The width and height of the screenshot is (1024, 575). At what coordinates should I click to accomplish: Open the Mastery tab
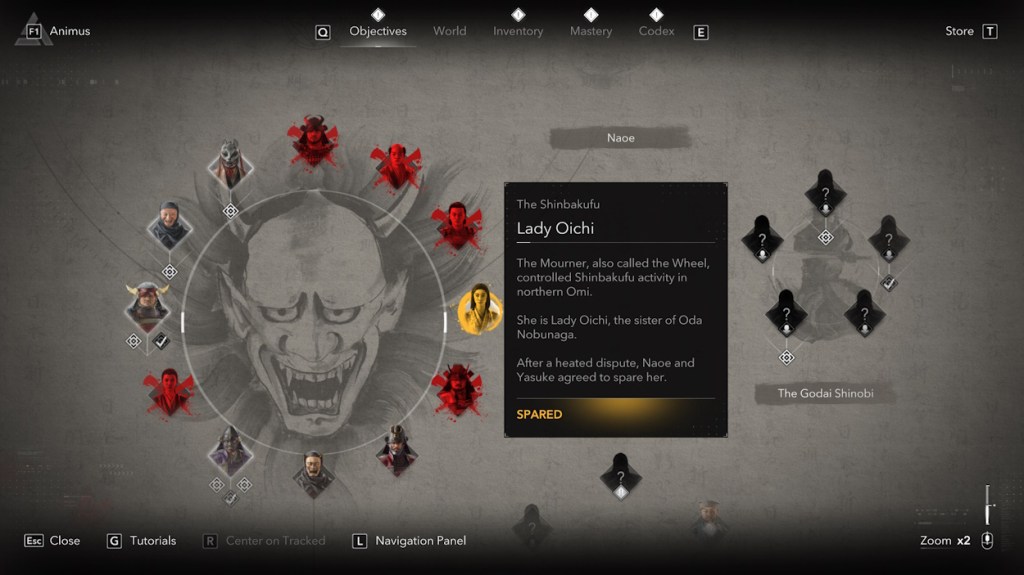coord(591,31)
